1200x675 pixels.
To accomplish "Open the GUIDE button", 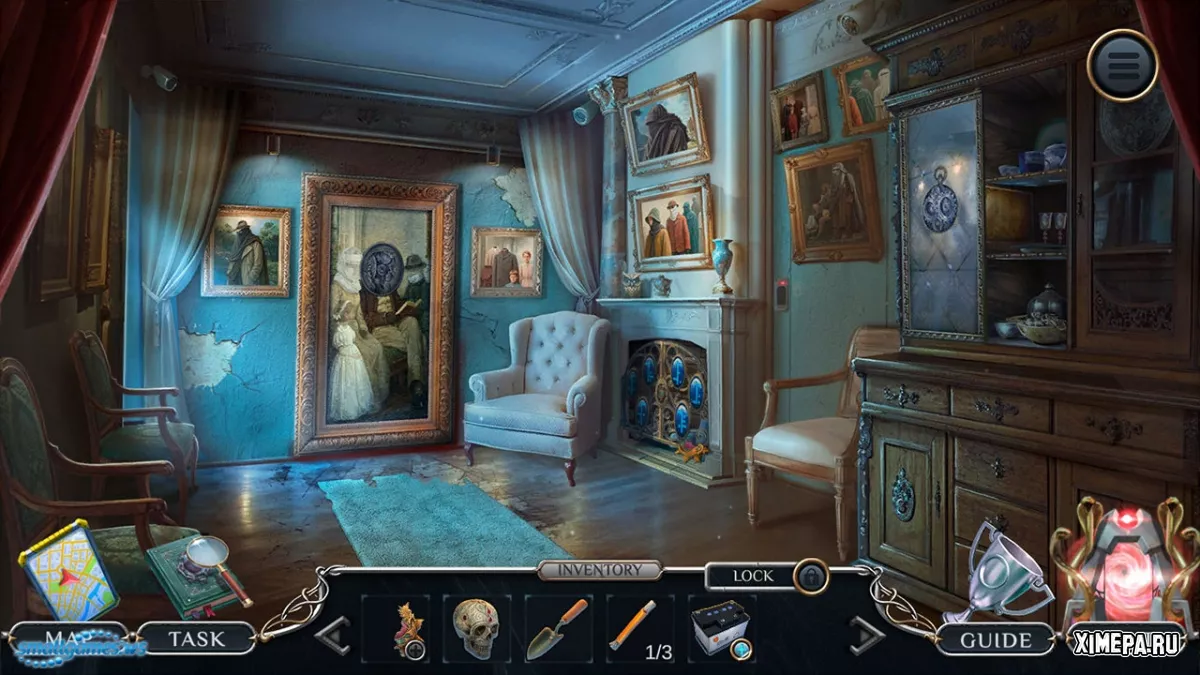I will [996, 640].
